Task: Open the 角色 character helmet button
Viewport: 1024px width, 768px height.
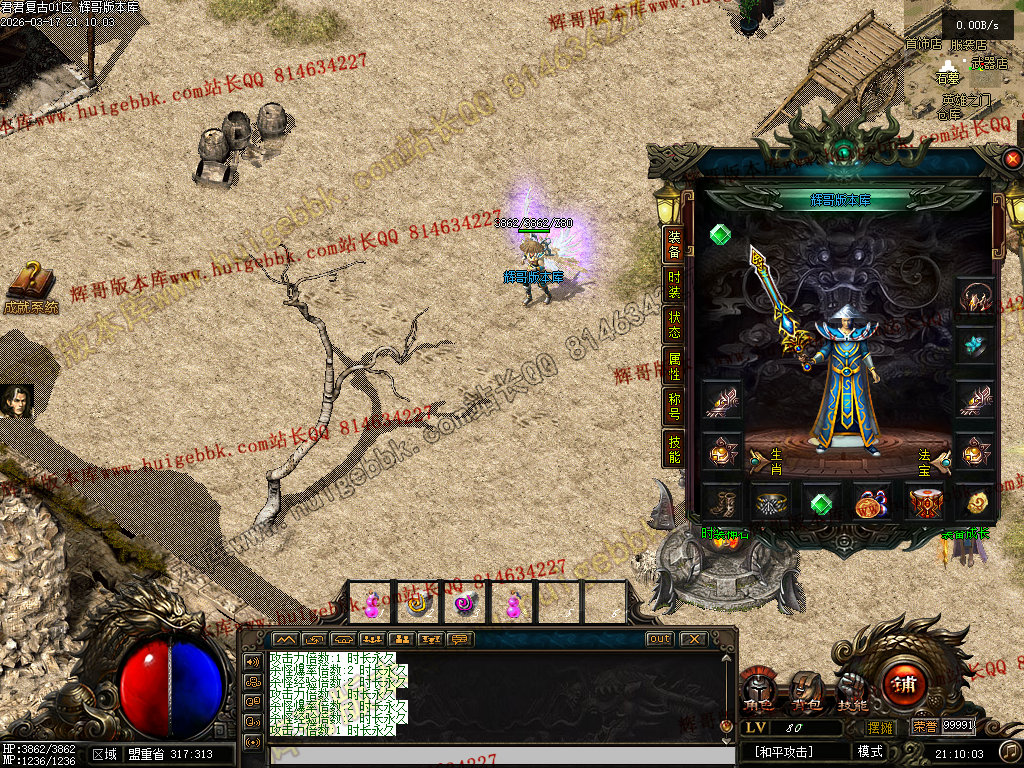Action: [x=758, y=690]
